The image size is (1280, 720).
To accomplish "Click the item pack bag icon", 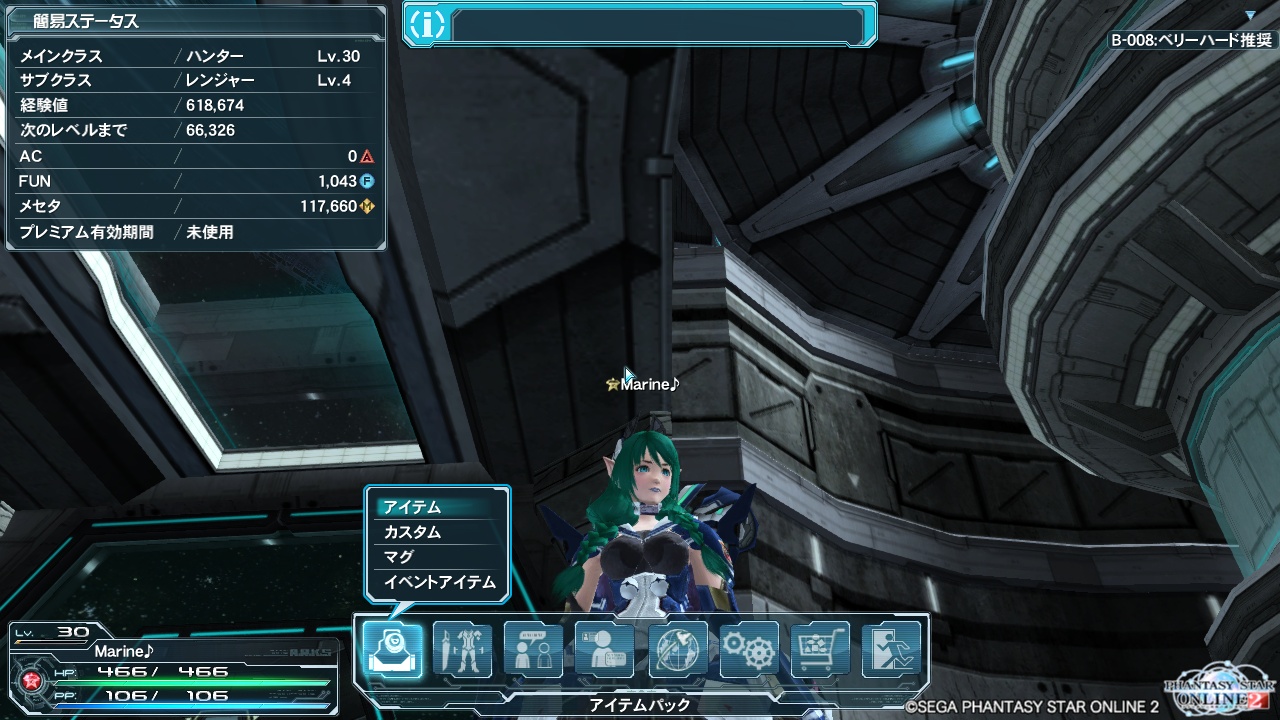I will point(391,650).
